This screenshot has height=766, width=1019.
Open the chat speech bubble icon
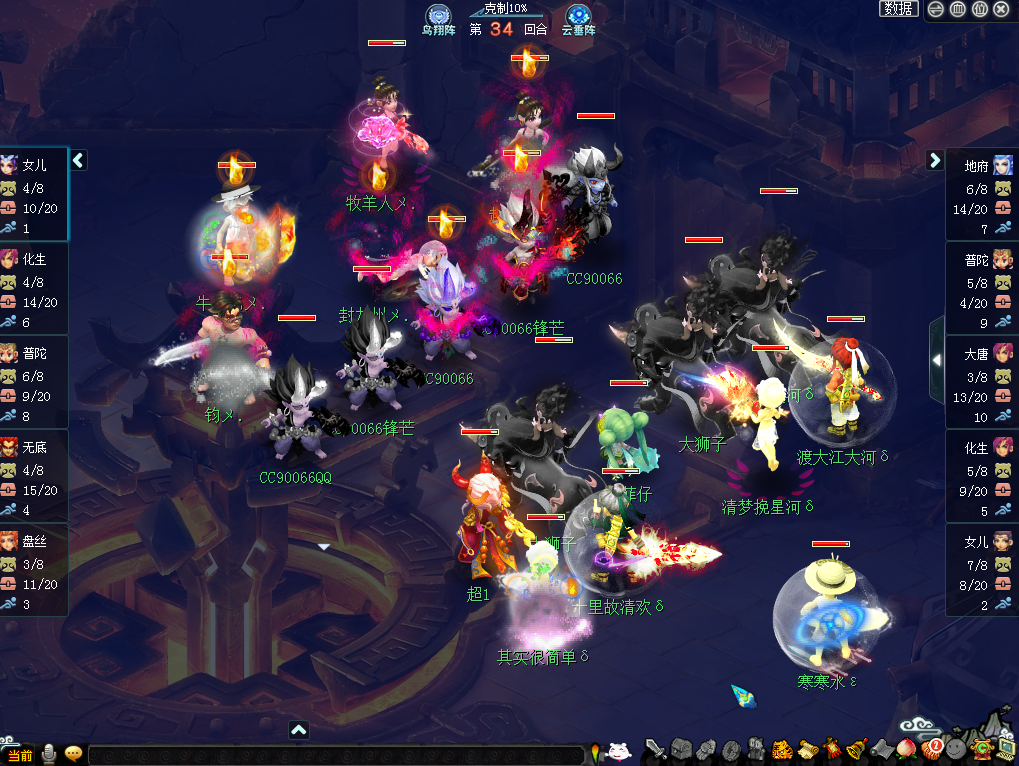73,754
